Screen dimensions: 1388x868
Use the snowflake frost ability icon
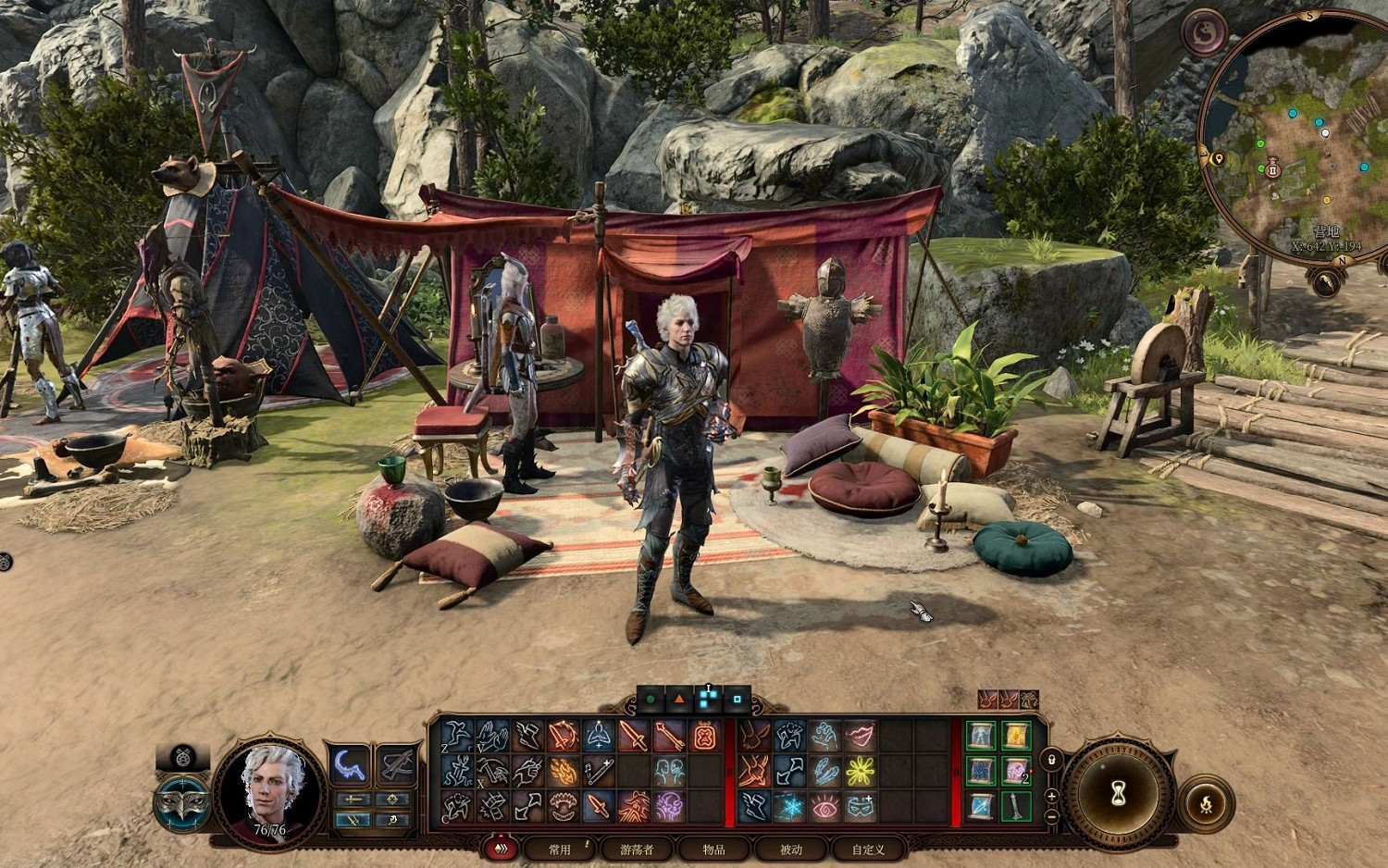coord(789,807)
